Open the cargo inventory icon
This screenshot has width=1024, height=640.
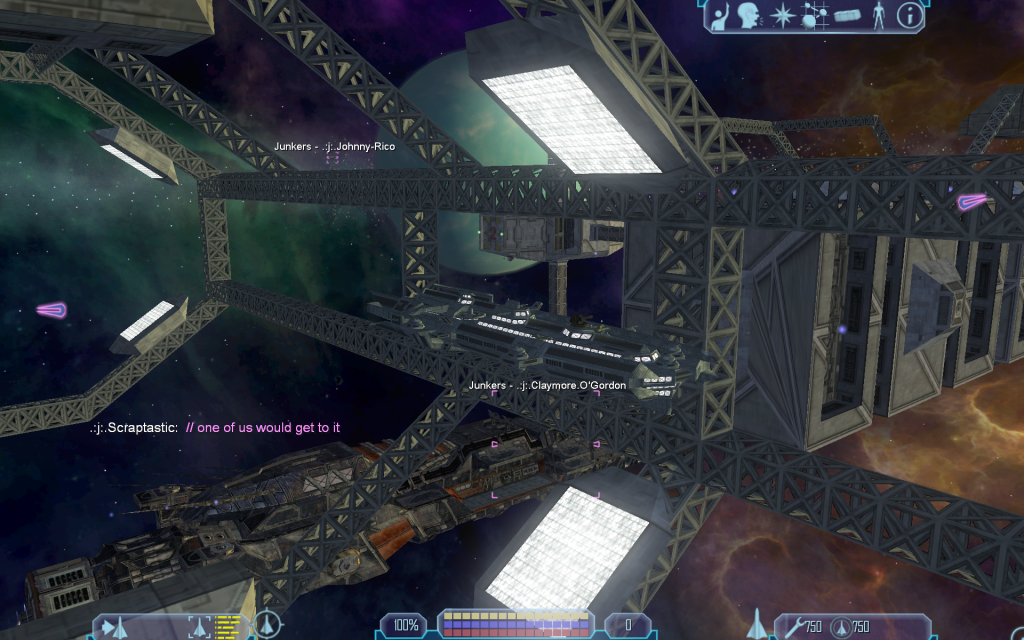coord(847,16)
